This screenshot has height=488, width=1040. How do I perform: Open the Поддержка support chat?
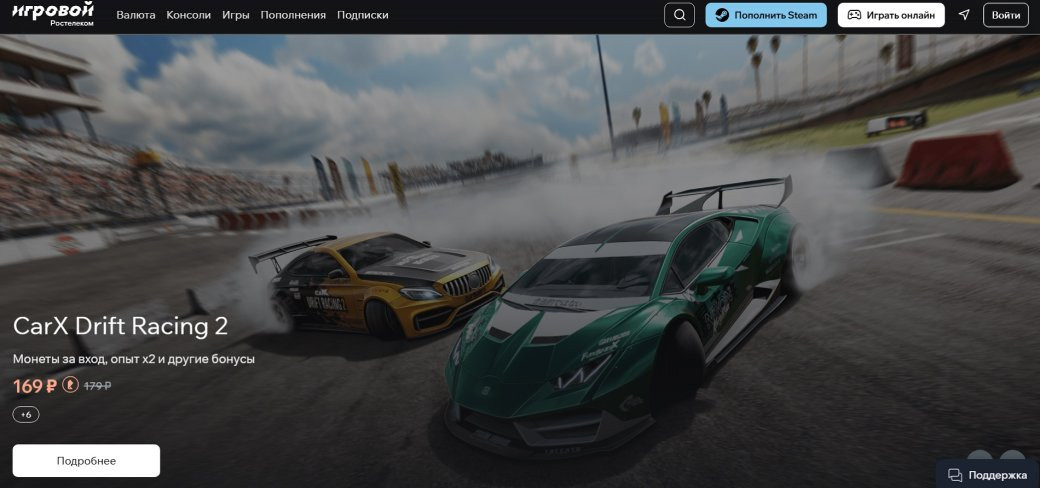(x=987, y=474)
